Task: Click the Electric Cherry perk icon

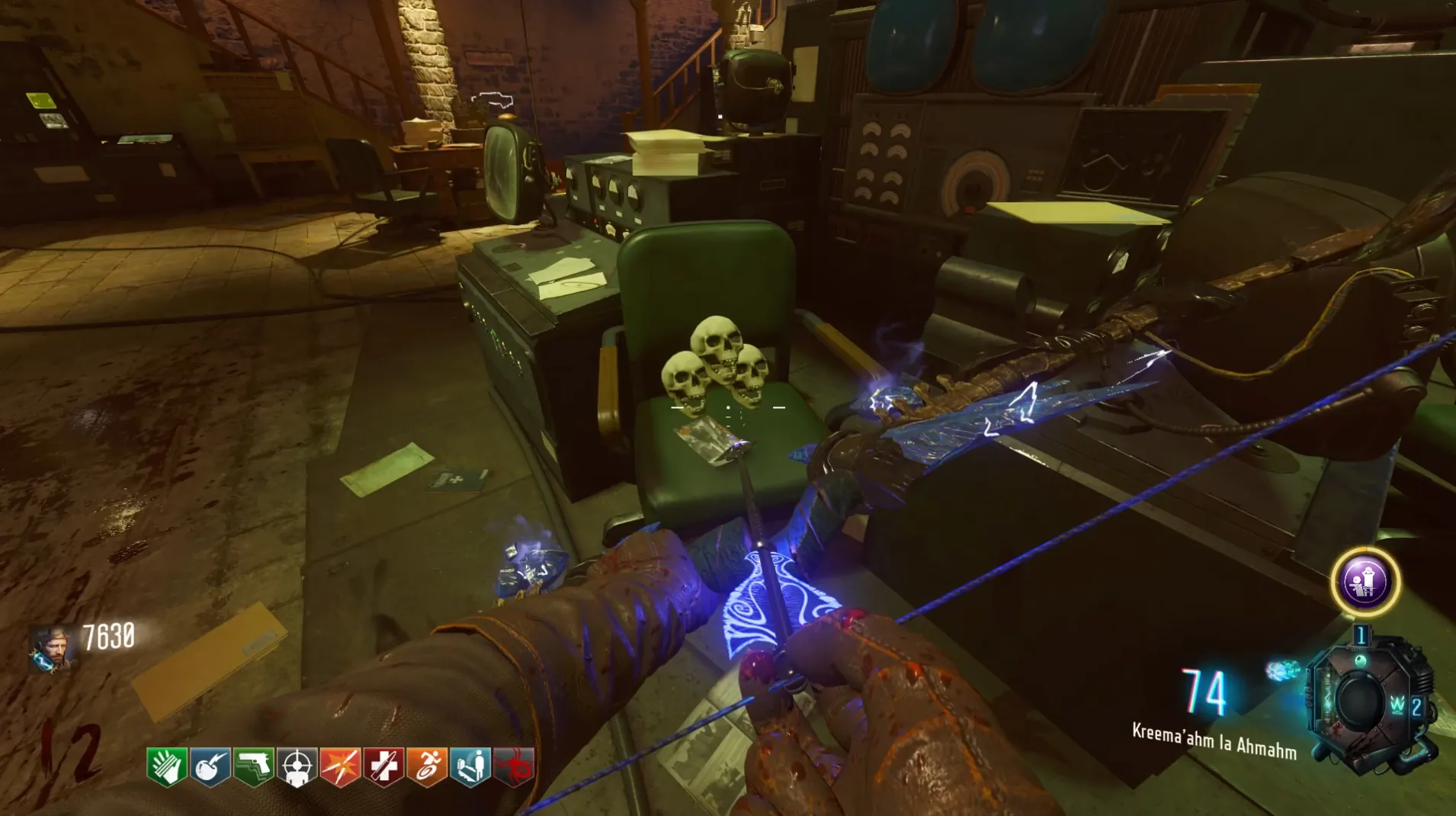Action: [210, 766]
